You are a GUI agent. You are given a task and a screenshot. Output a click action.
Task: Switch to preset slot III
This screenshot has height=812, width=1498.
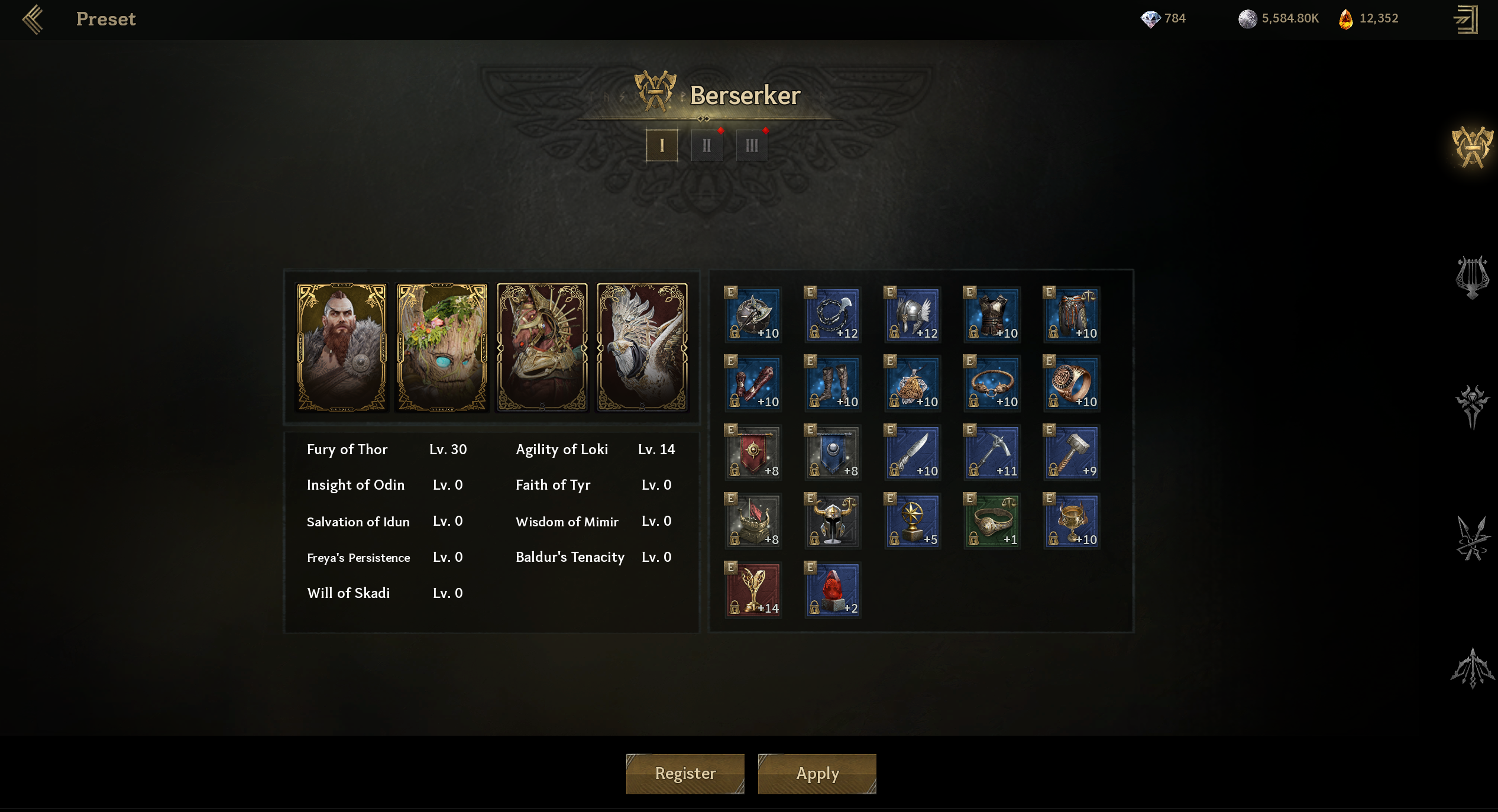[x=751, y=145]
